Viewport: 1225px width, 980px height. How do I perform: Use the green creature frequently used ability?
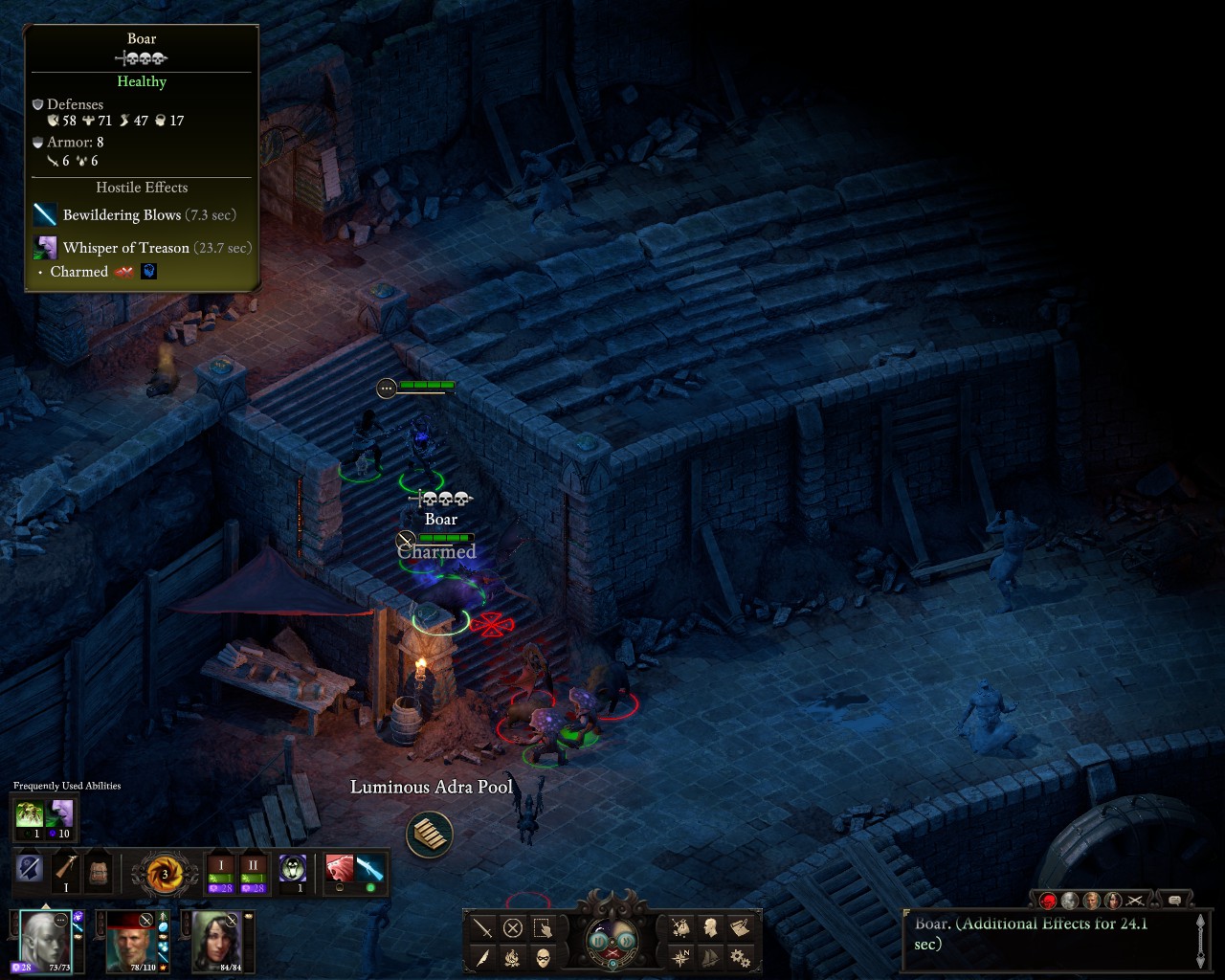point(30,814)
